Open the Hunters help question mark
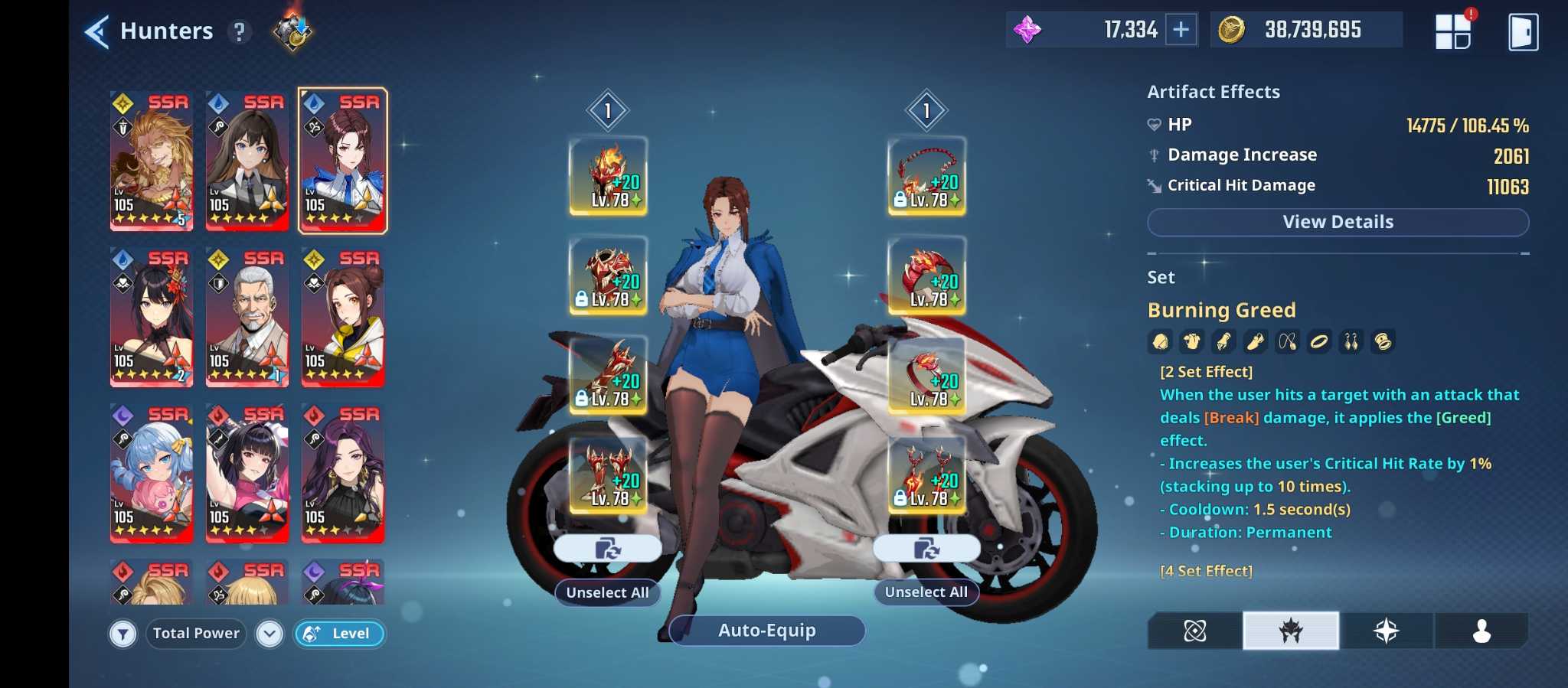Viewport: 1568px width, 688px height. [x=240, y=32]
